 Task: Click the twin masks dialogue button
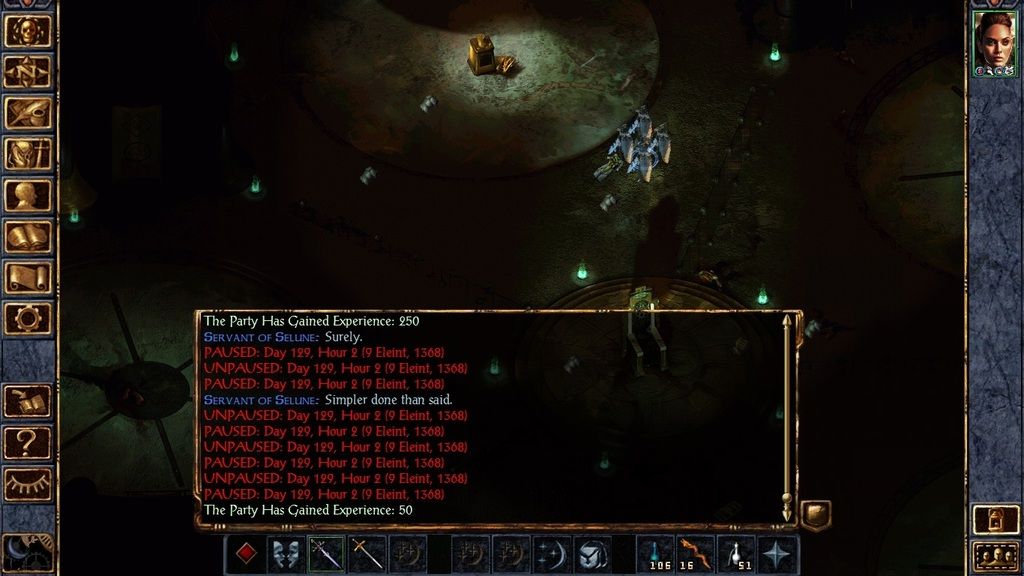click(286, 554)
